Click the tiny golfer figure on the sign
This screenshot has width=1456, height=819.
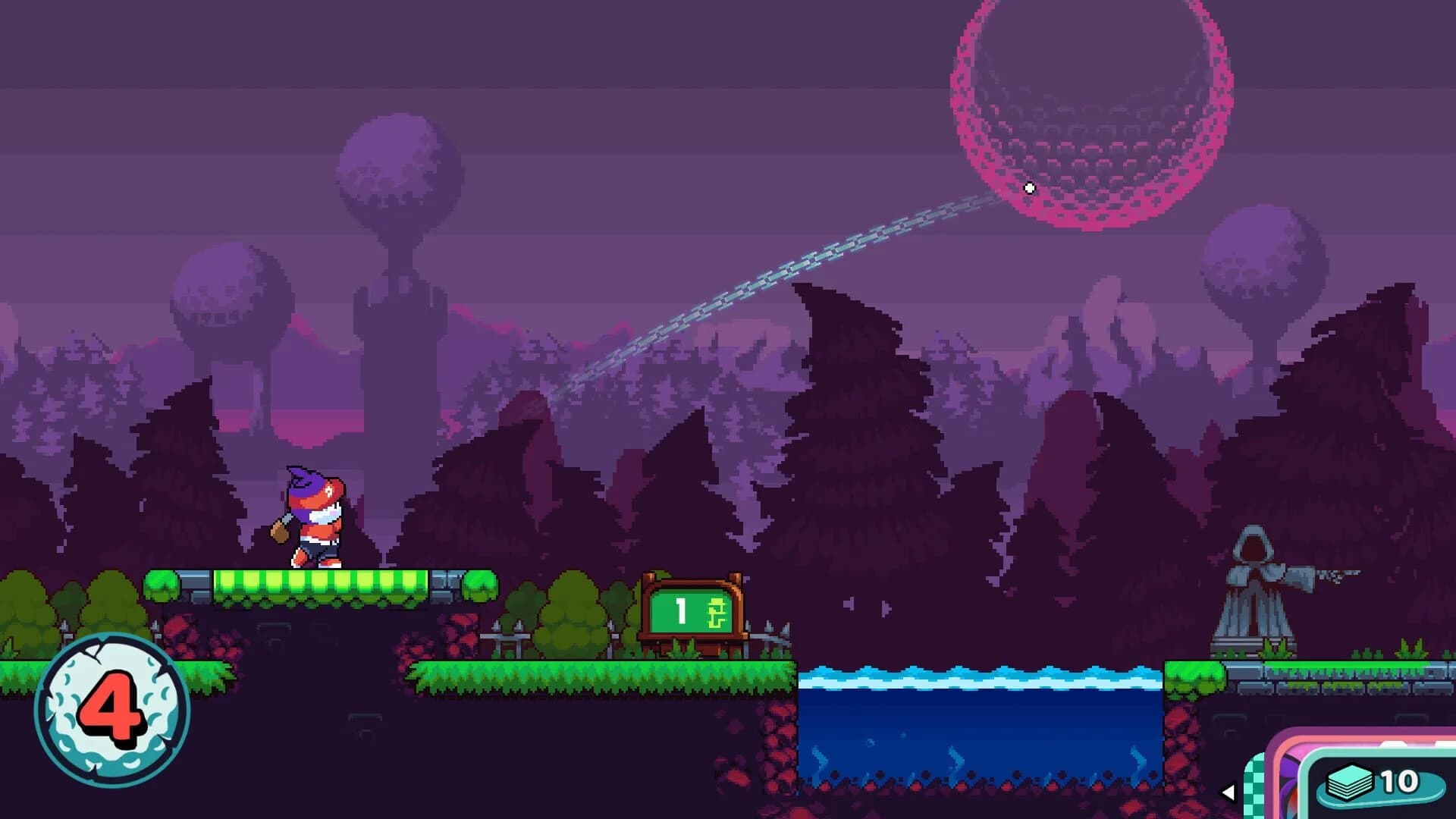(x=717, y=610)
